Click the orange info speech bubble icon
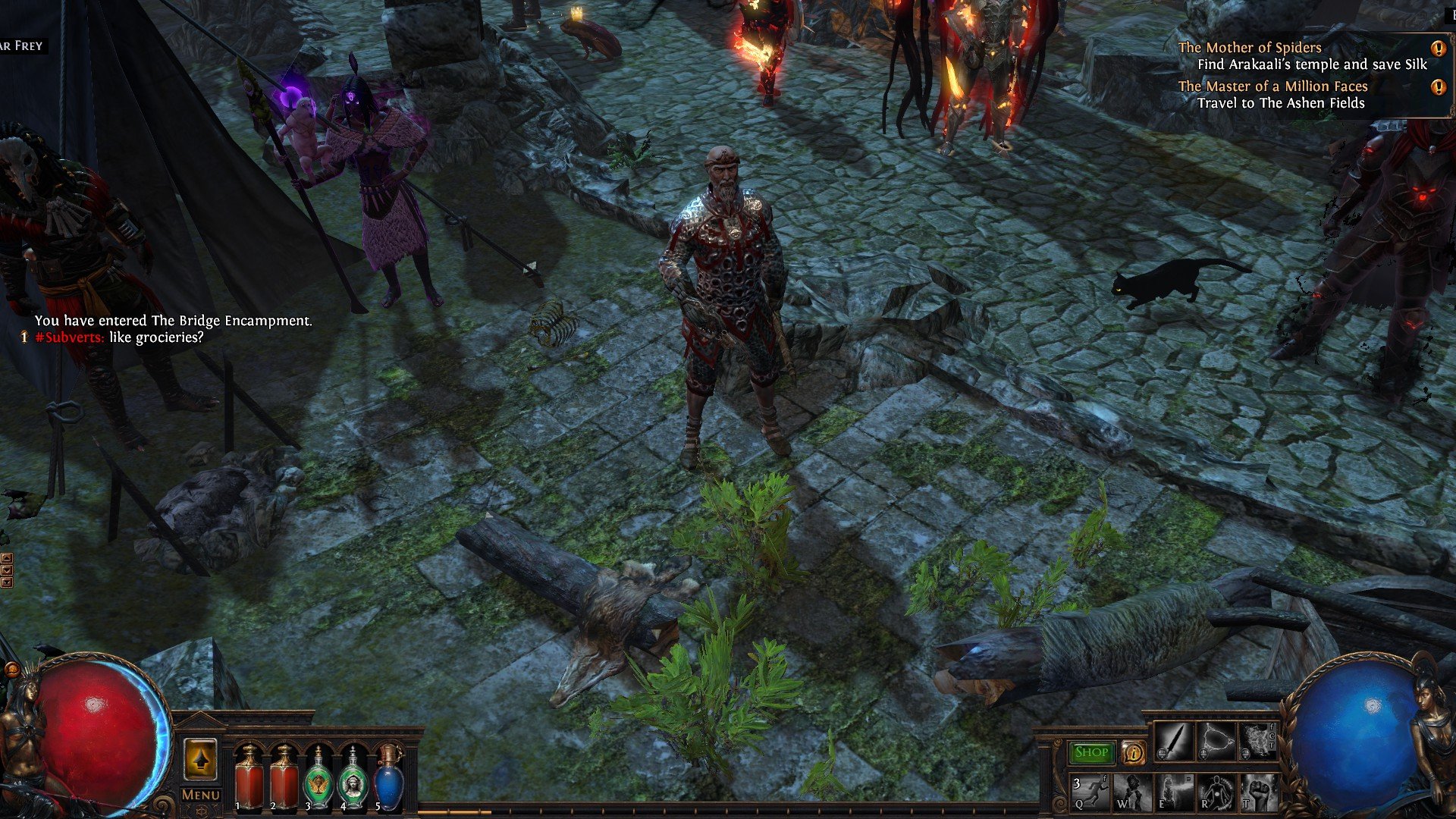This screenshot has height=819, width=1456. [x=1133, y=752]
